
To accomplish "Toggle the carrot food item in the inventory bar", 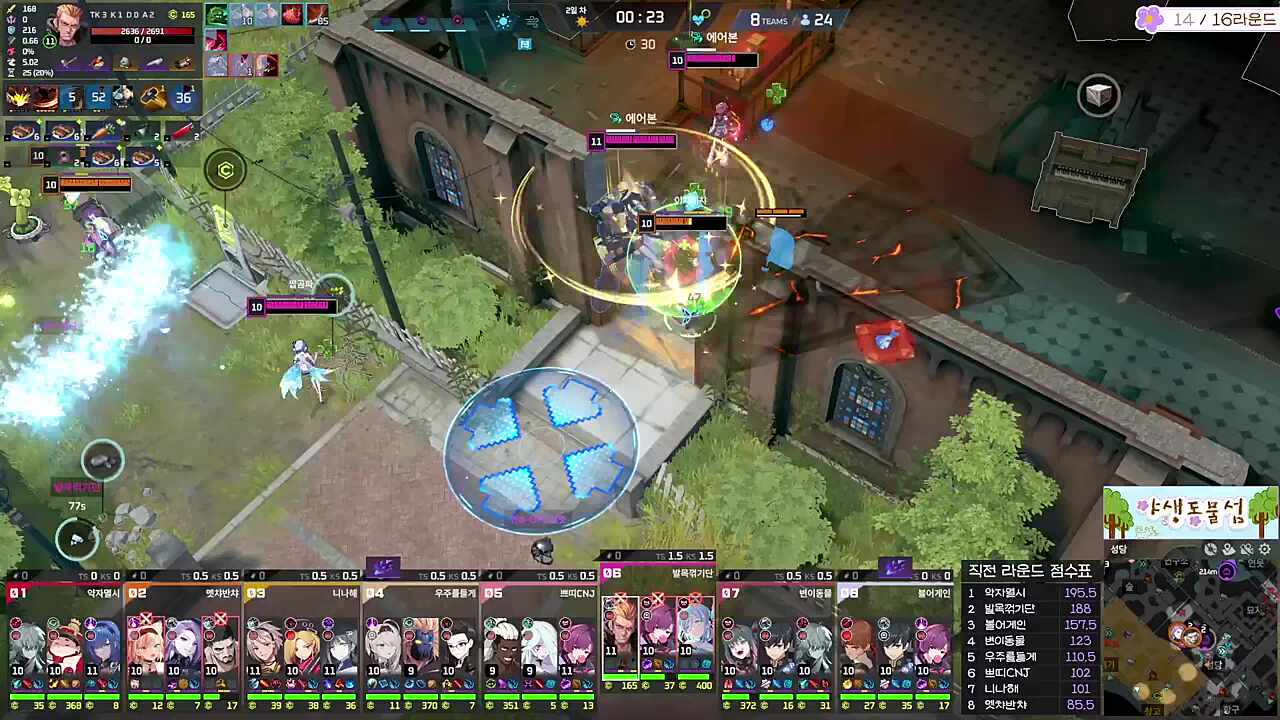I will coord(103,131).
